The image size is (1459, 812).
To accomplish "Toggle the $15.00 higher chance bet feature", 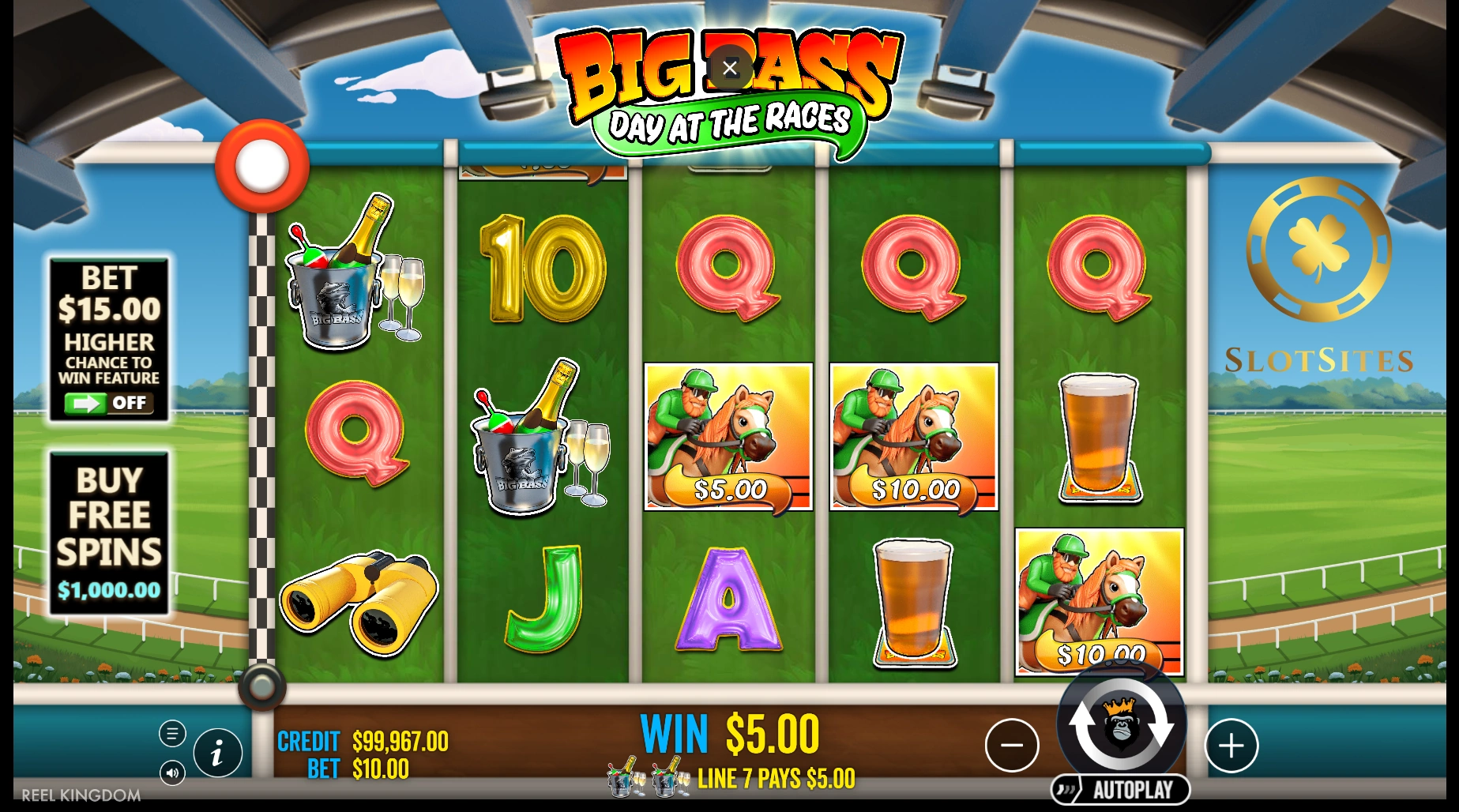I will pos(109,403).
